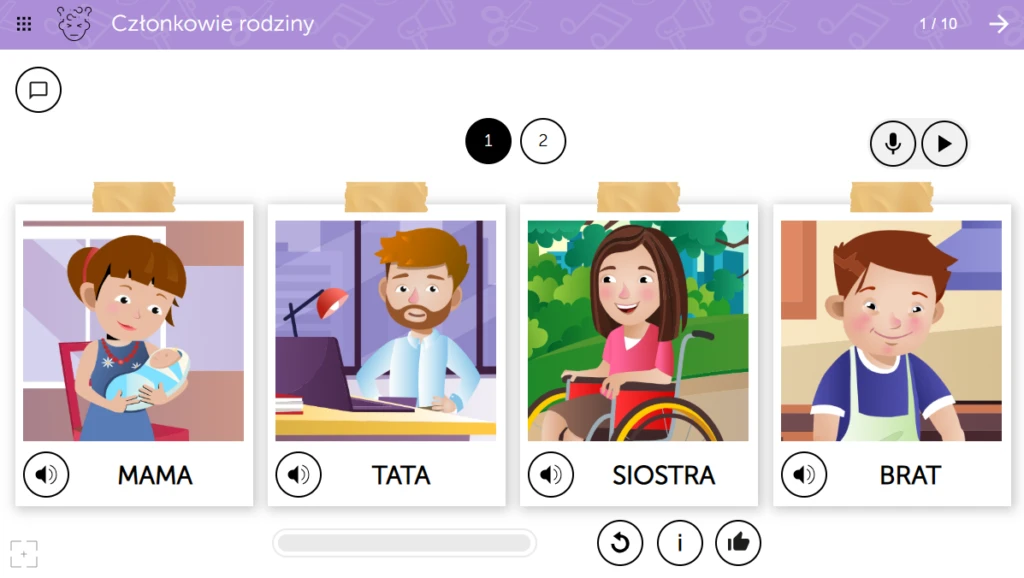Open the grid menu icon

click(24, 24)
